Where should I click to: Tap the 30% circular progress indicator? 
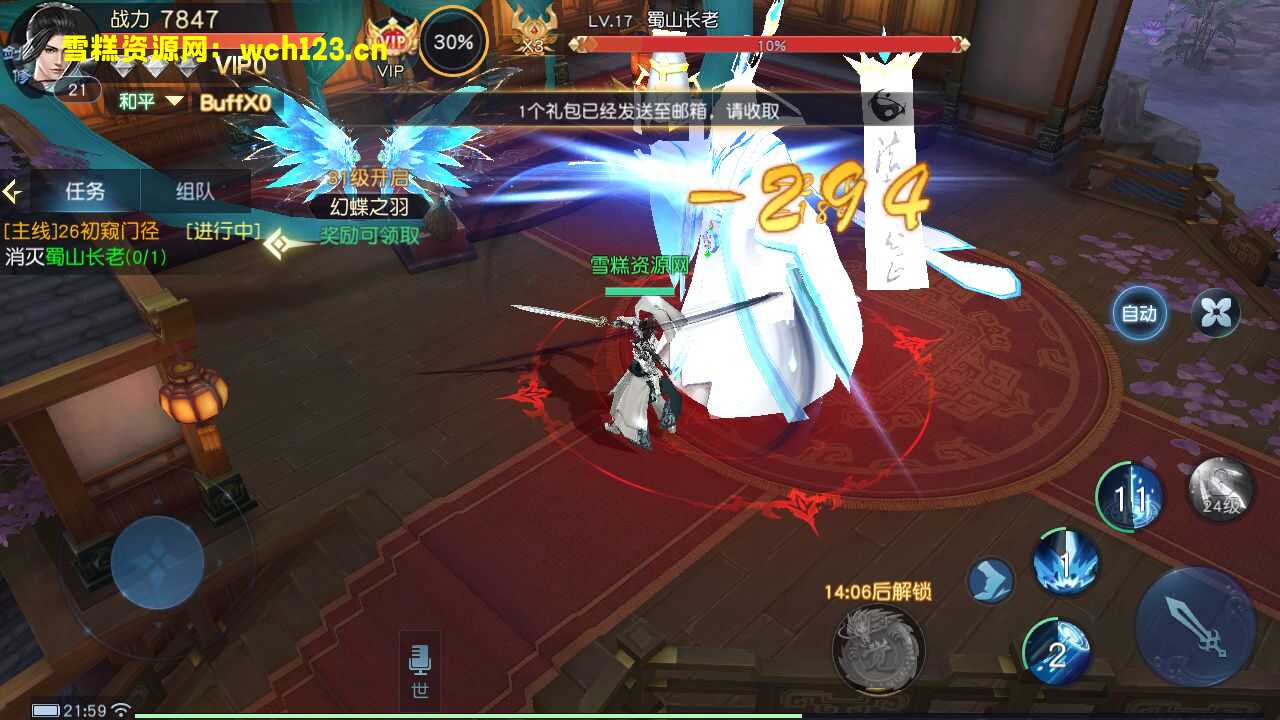453,42
